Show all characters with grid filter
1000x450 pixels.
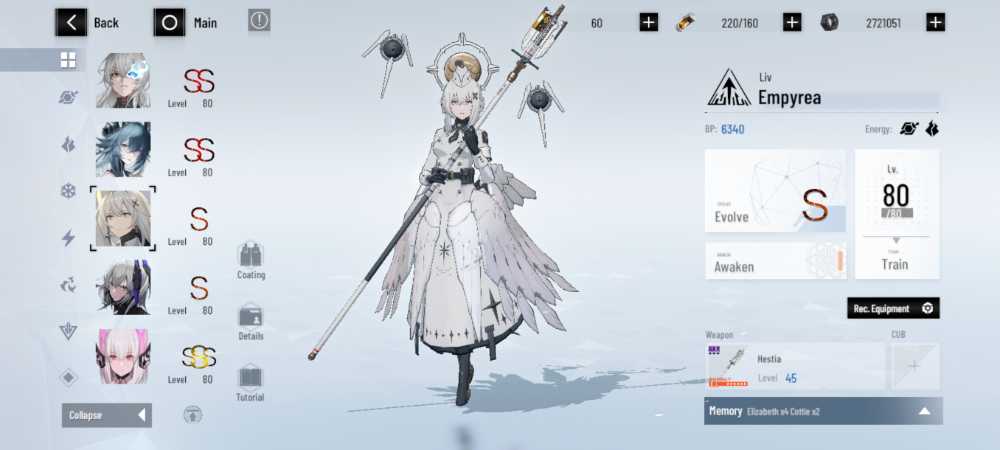pos(68,60)
